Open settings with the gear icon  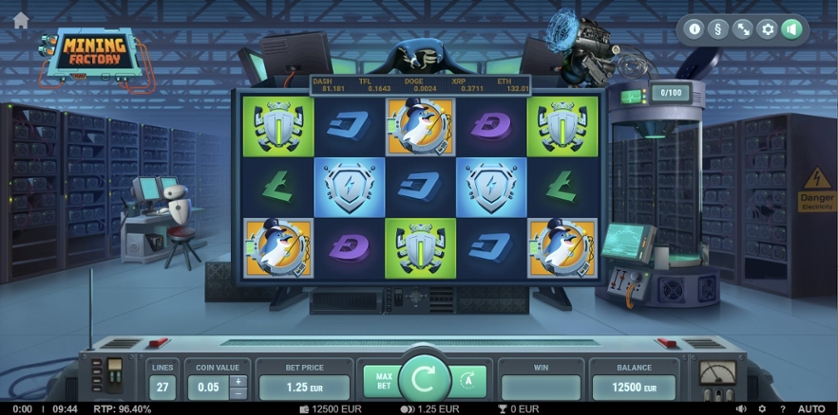pyautogui.click(x=767, y=29)
